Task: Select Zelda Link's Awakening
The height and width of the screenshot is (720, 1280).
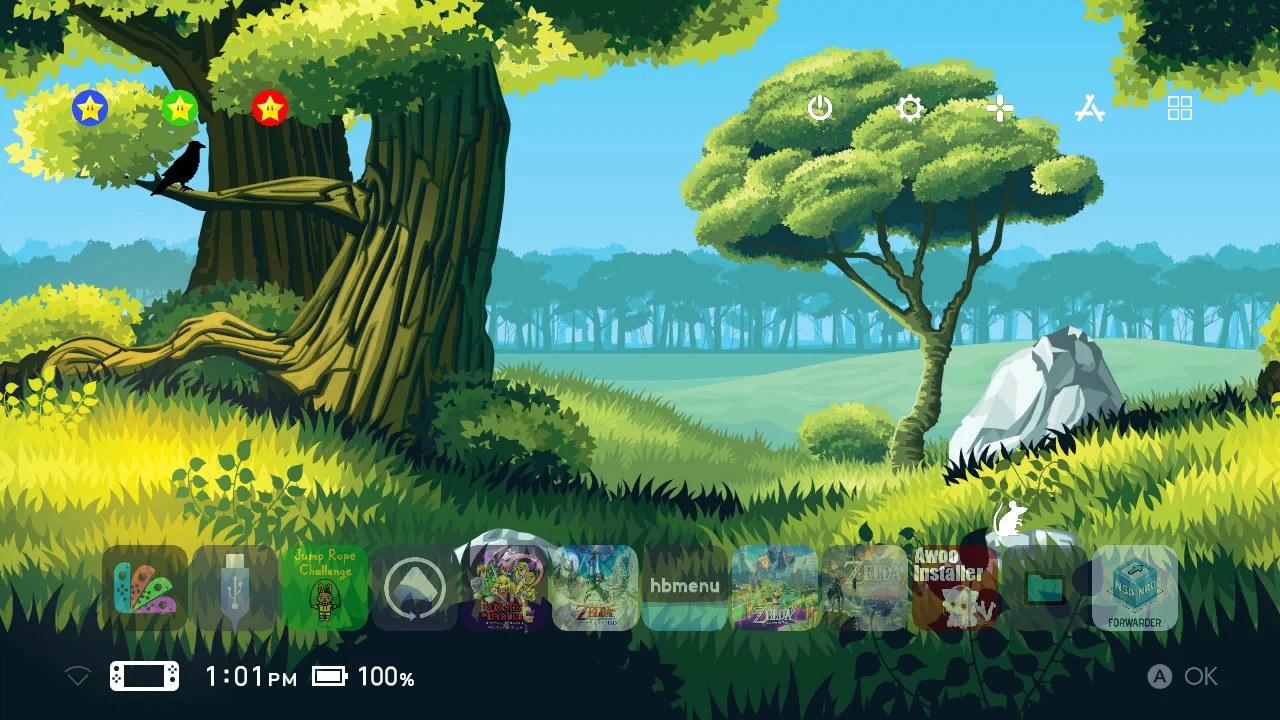Action: [x=776, y=587]
